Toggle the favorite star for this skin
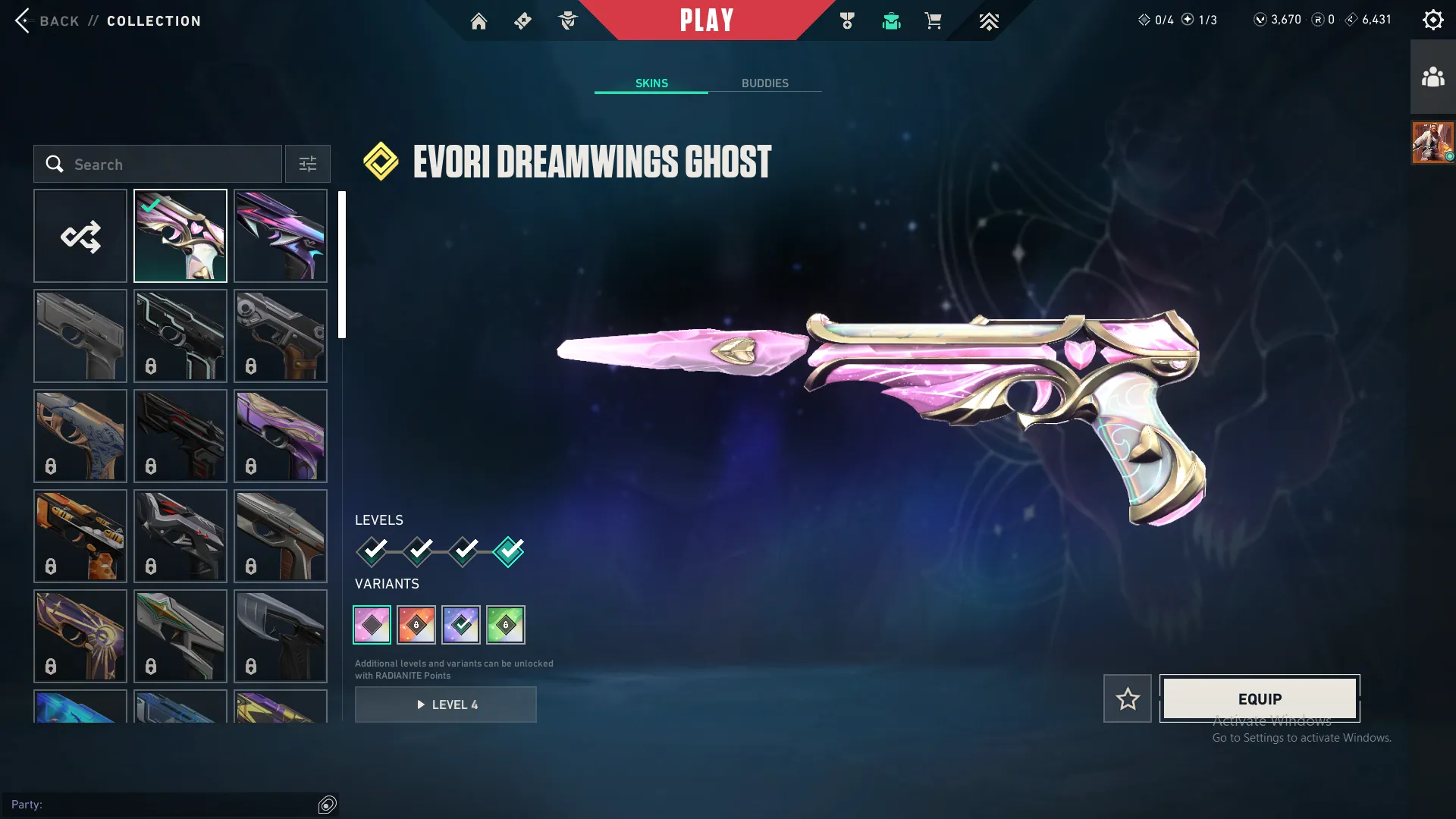 [x=1127, y=698]
